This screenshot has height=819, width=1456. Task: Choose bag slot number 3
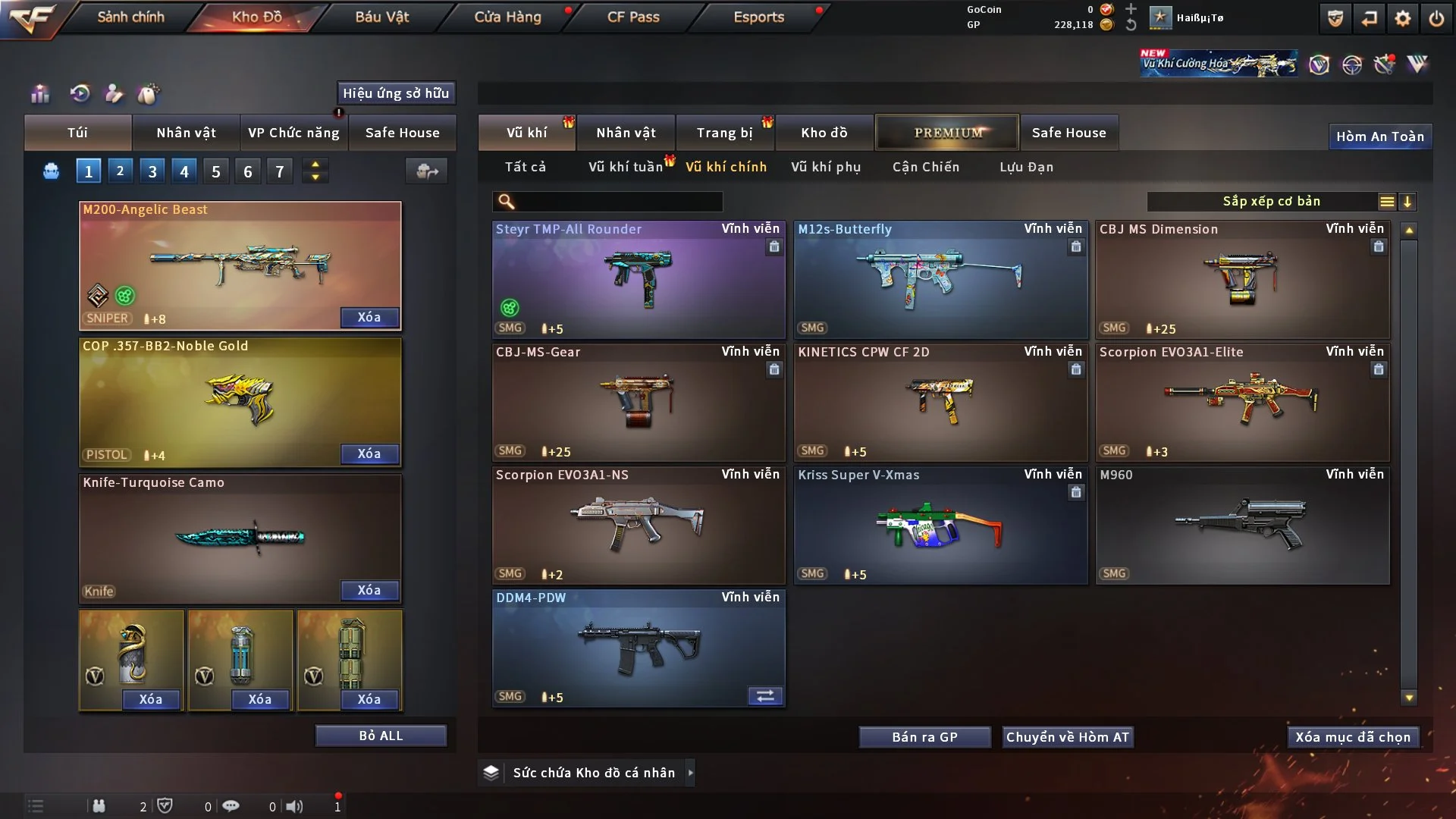click(152, 171)
